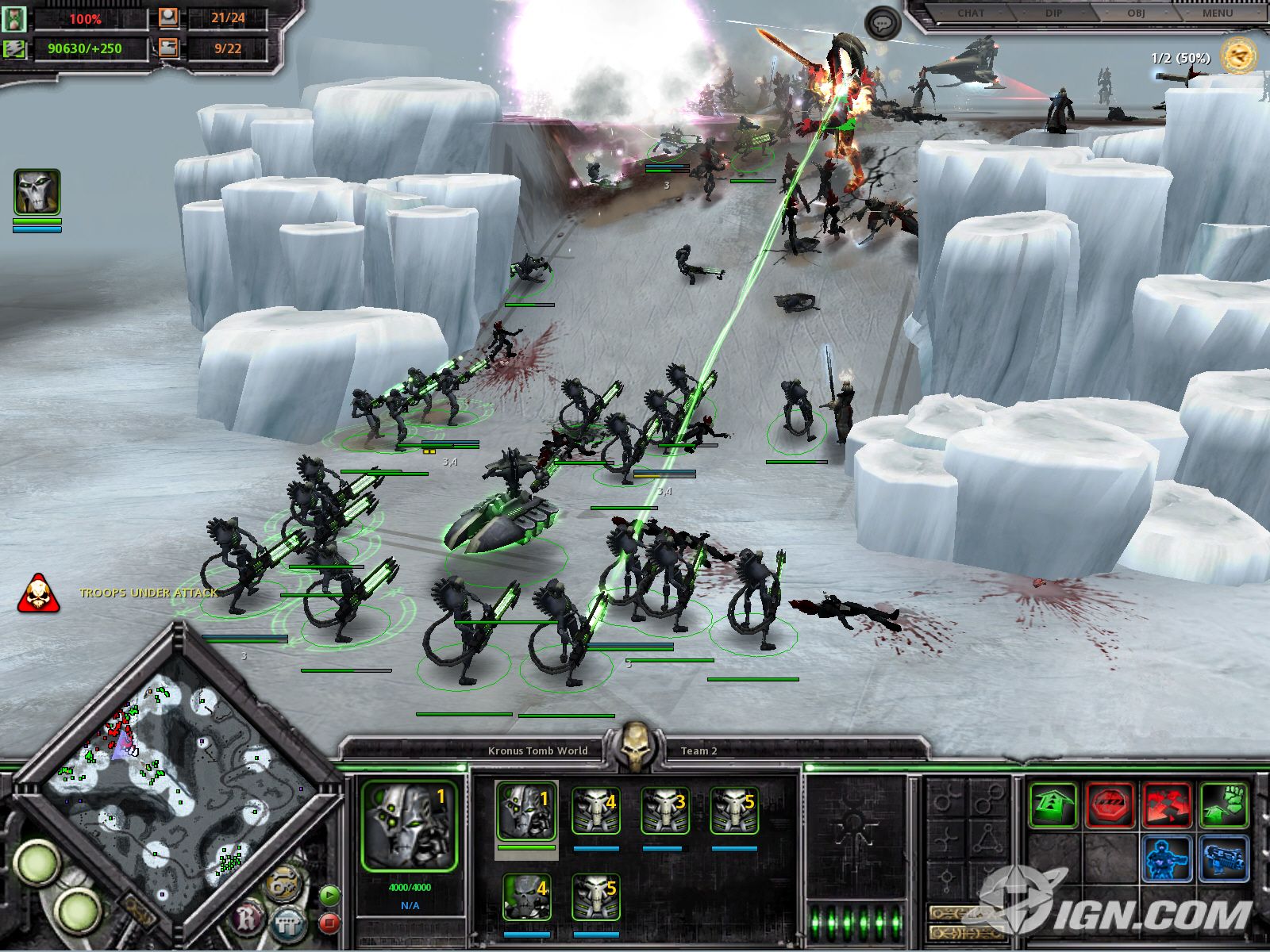Show the OBJ objectives panel
1270x952 pixels.
(1135, 13)
